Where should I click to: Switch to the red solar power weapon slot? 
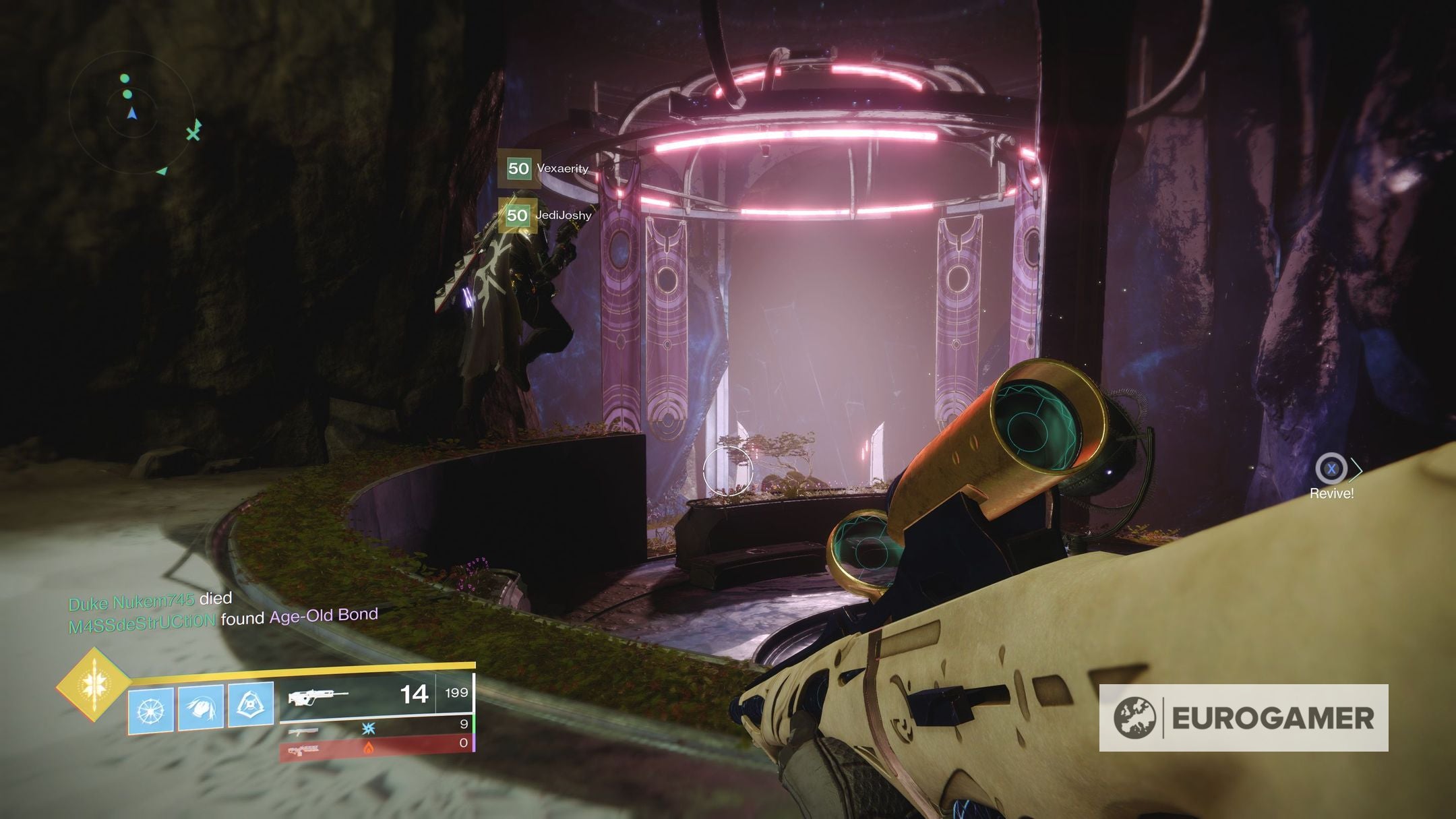pyautogui.click(x=376, y=747)
